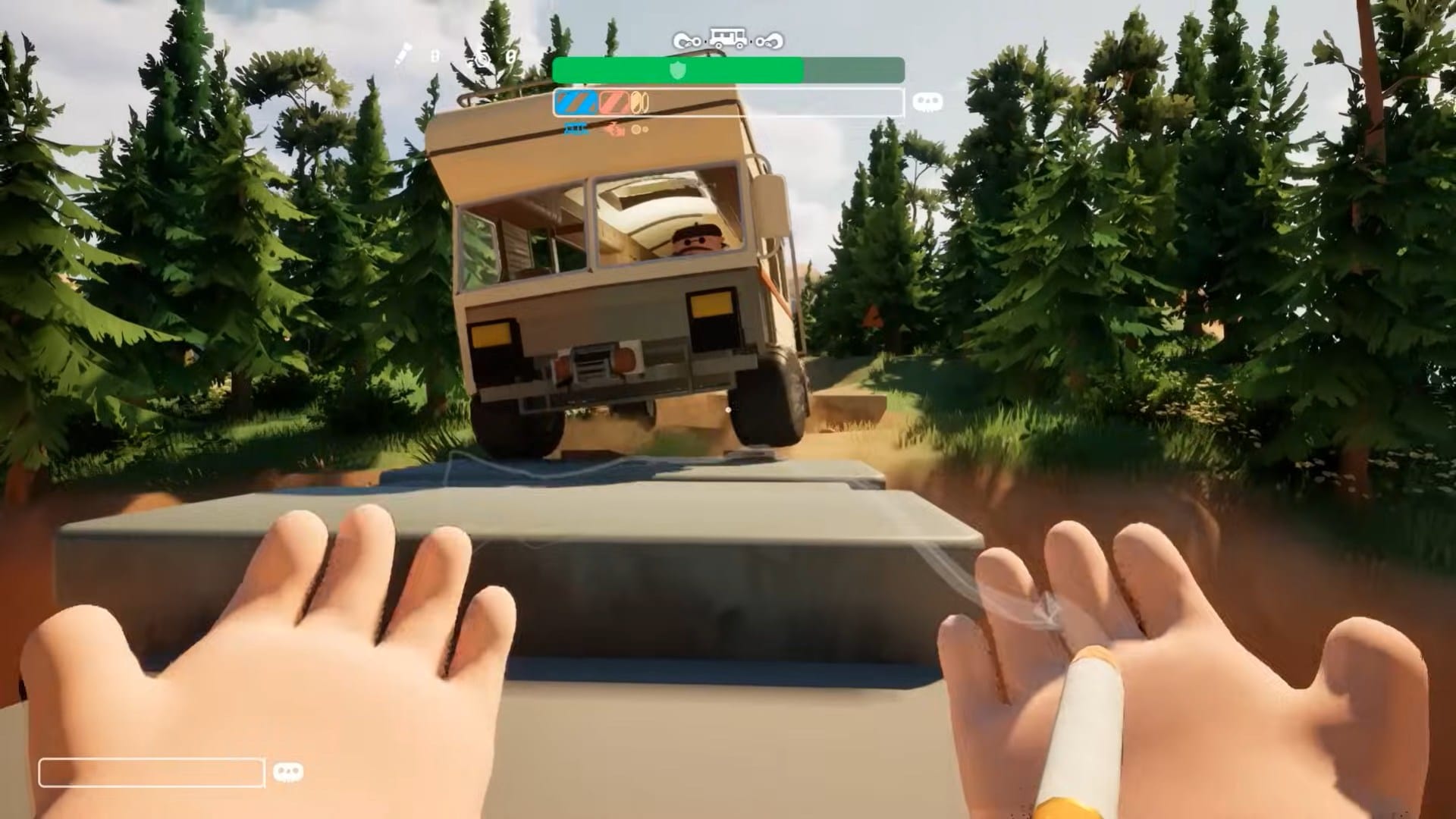Image resolution: width=1456 pixels, height=819 pixels.
Task: Toggle the red striped perk badge
Action: (x=615, y=101)
